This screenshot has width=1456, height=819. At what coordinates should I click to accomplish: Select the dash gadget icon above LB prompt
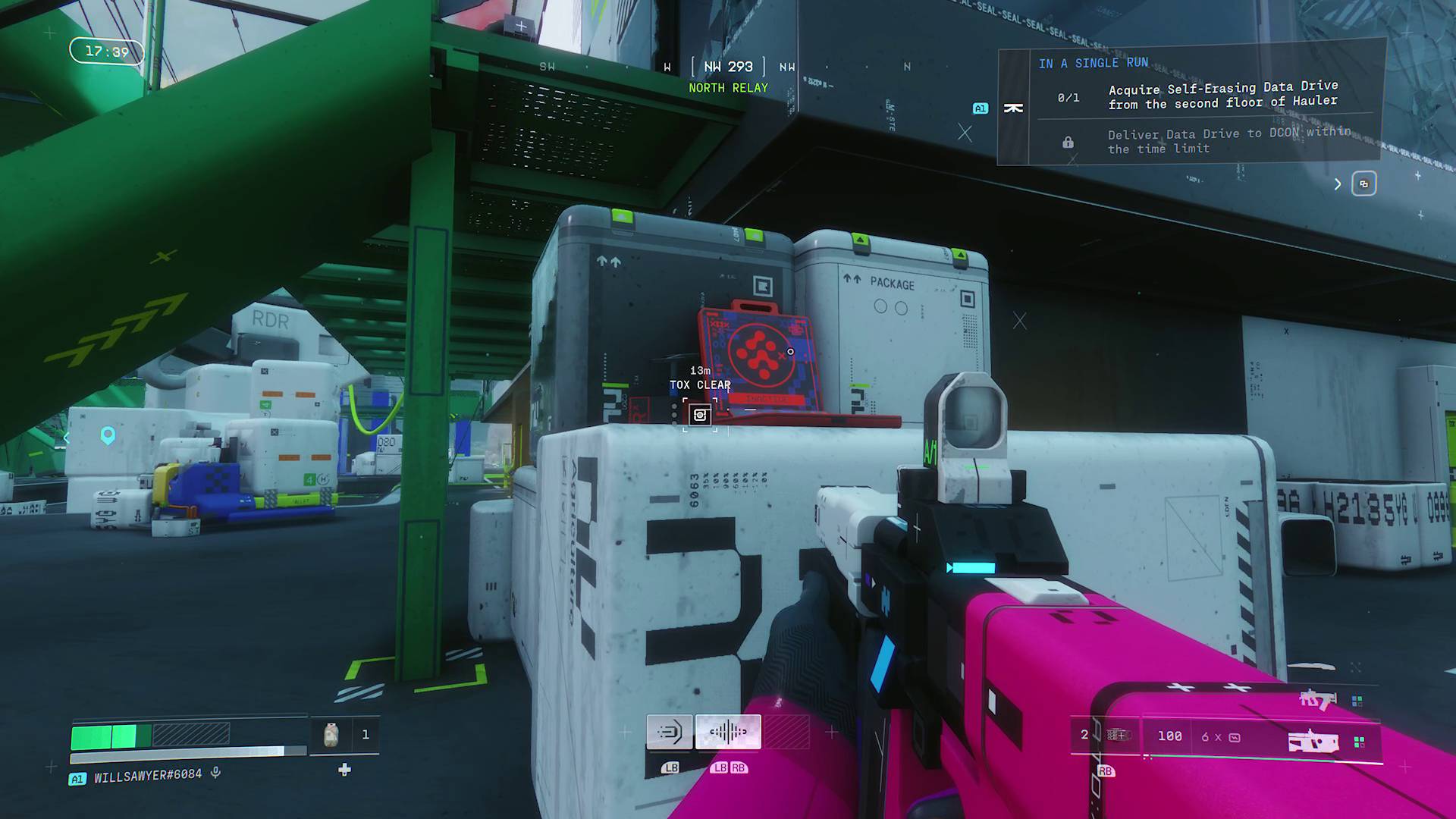point(670,731)
